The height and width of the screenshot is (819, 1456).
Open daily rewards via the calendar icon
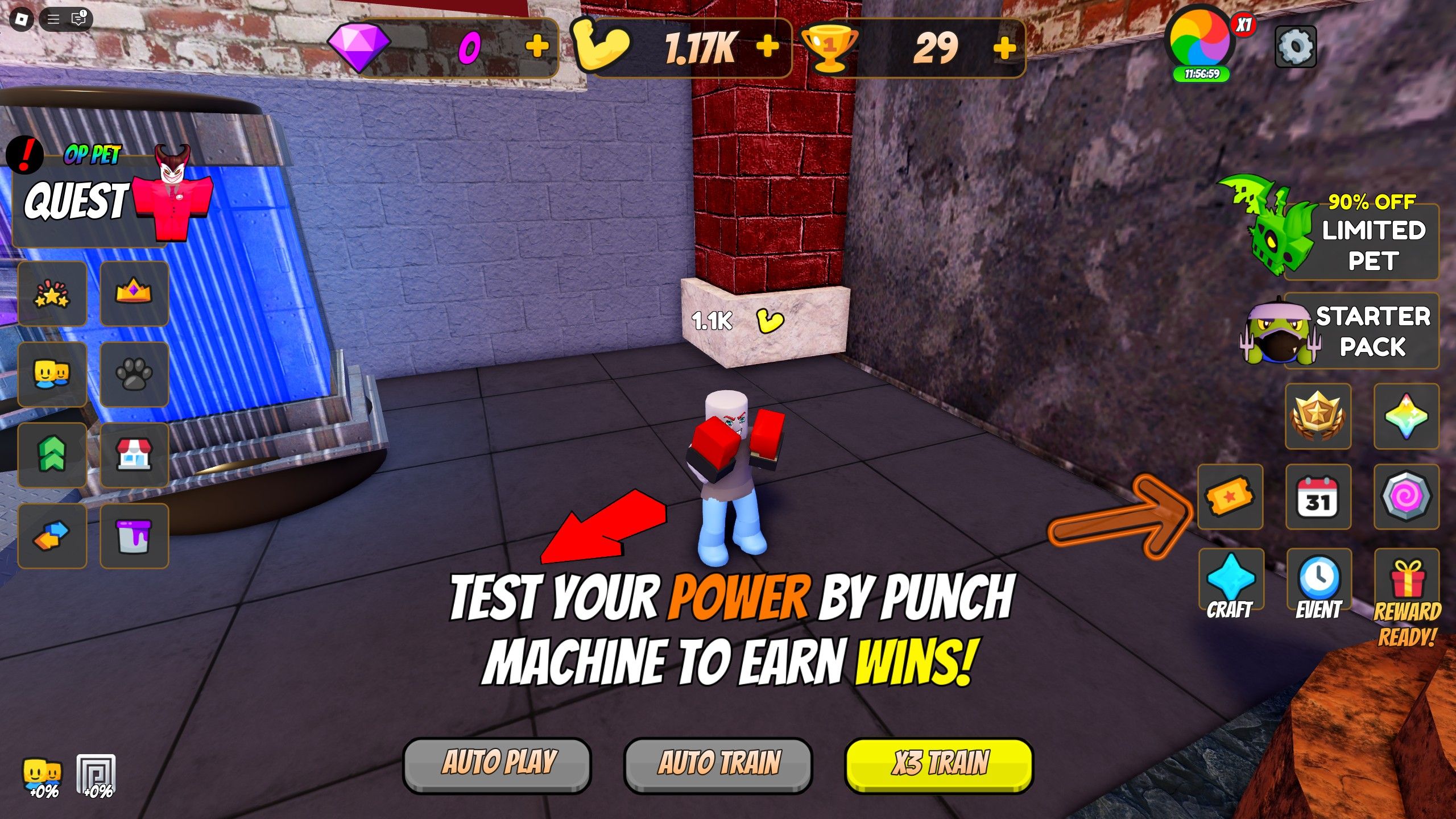(1318, 497)
